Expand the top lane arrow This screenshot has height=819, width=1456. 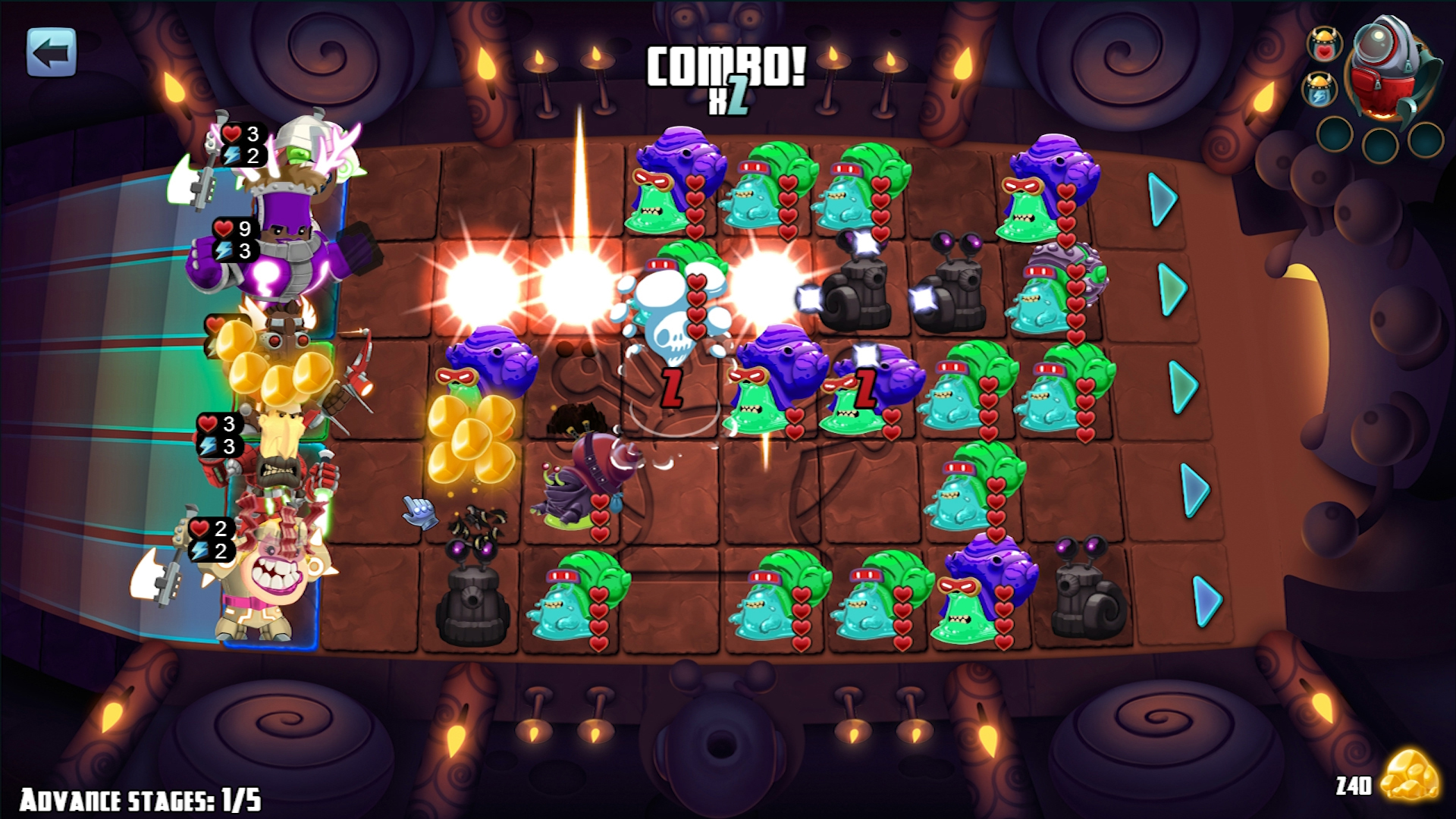(x=1161, y=200)
